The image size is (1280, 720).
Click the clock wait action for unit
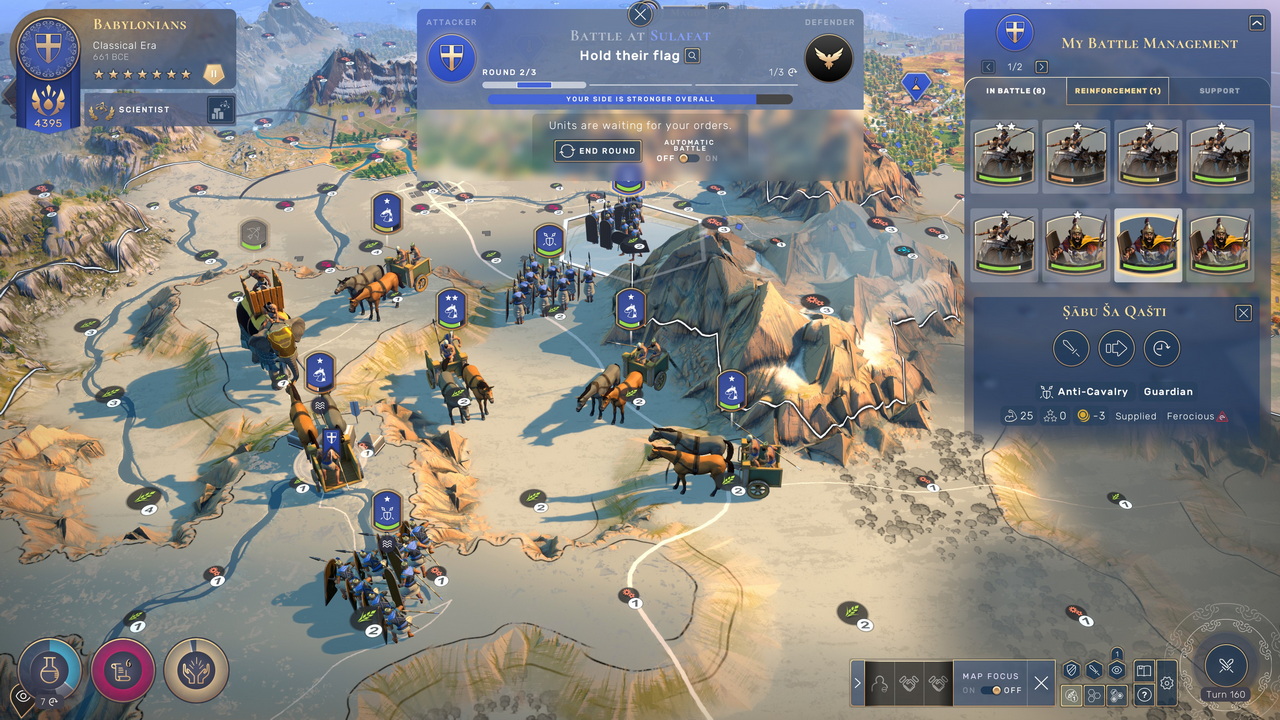click(x=1162, y=349)
